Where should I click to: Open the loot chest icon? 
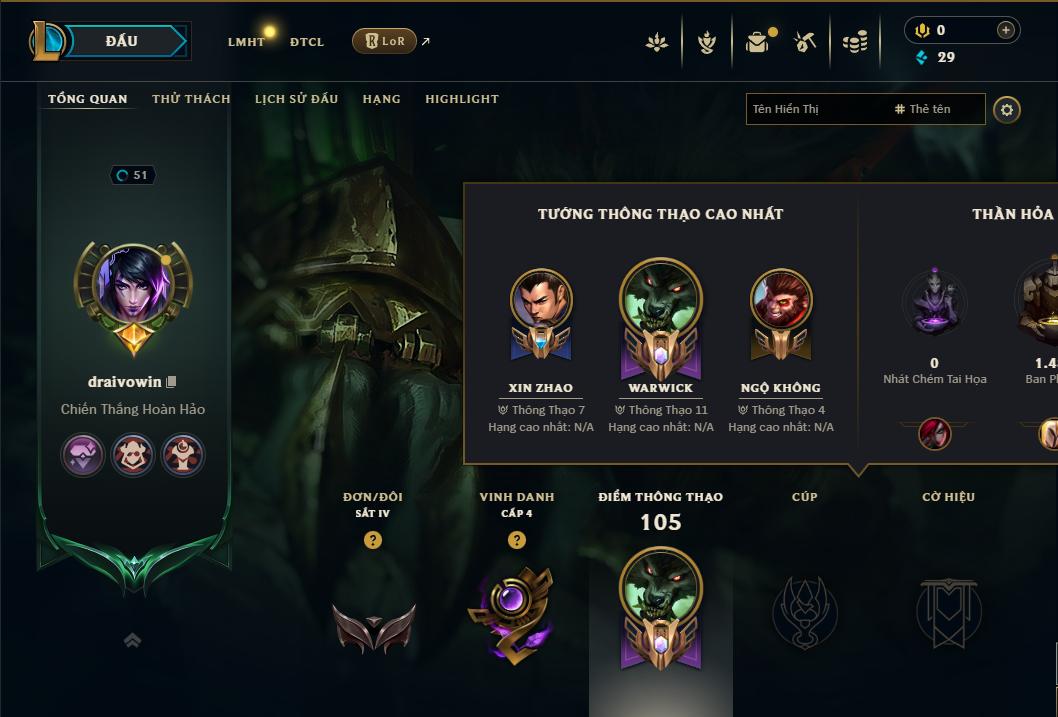tap(758, 42)
